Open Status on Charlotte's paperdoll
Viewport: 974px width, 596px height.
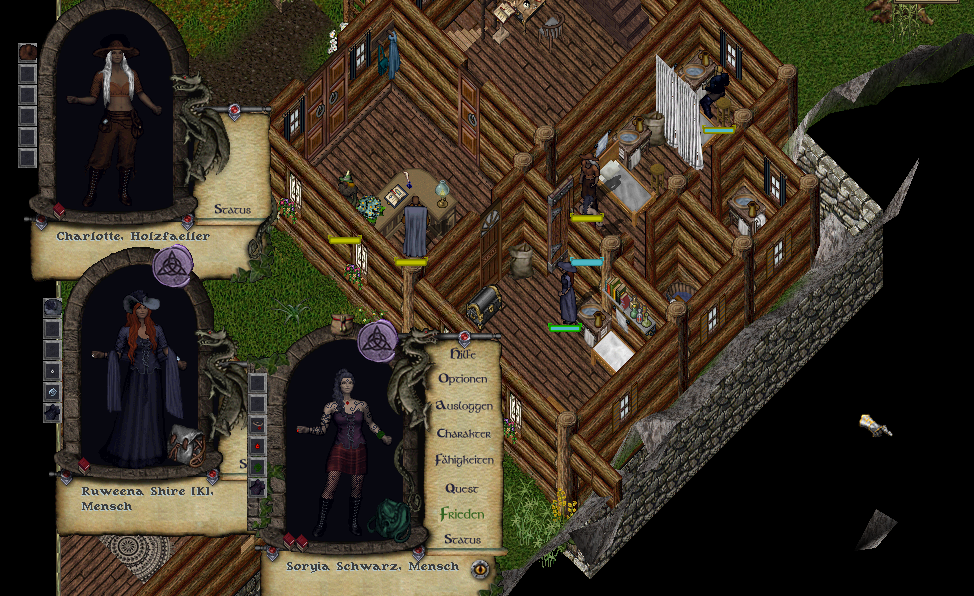232,210
